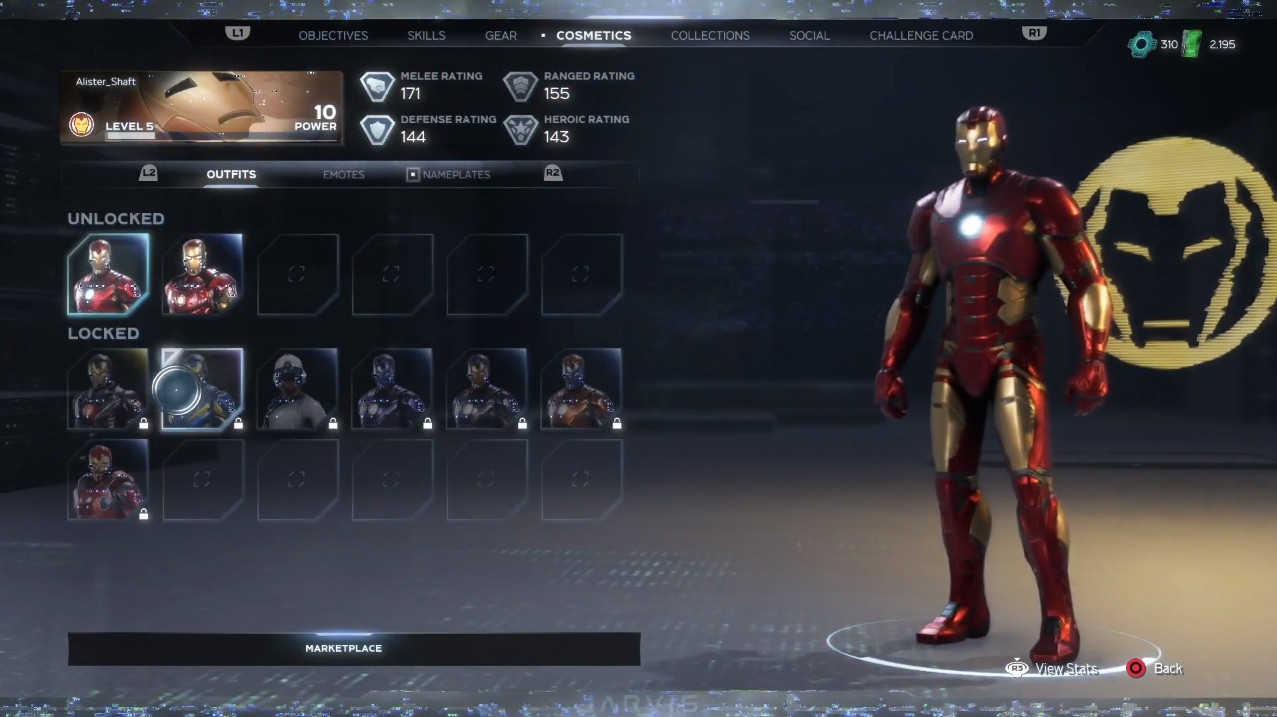Open the Collections tab
This screenshot has width=1277, height=717.
pos(710,36)
